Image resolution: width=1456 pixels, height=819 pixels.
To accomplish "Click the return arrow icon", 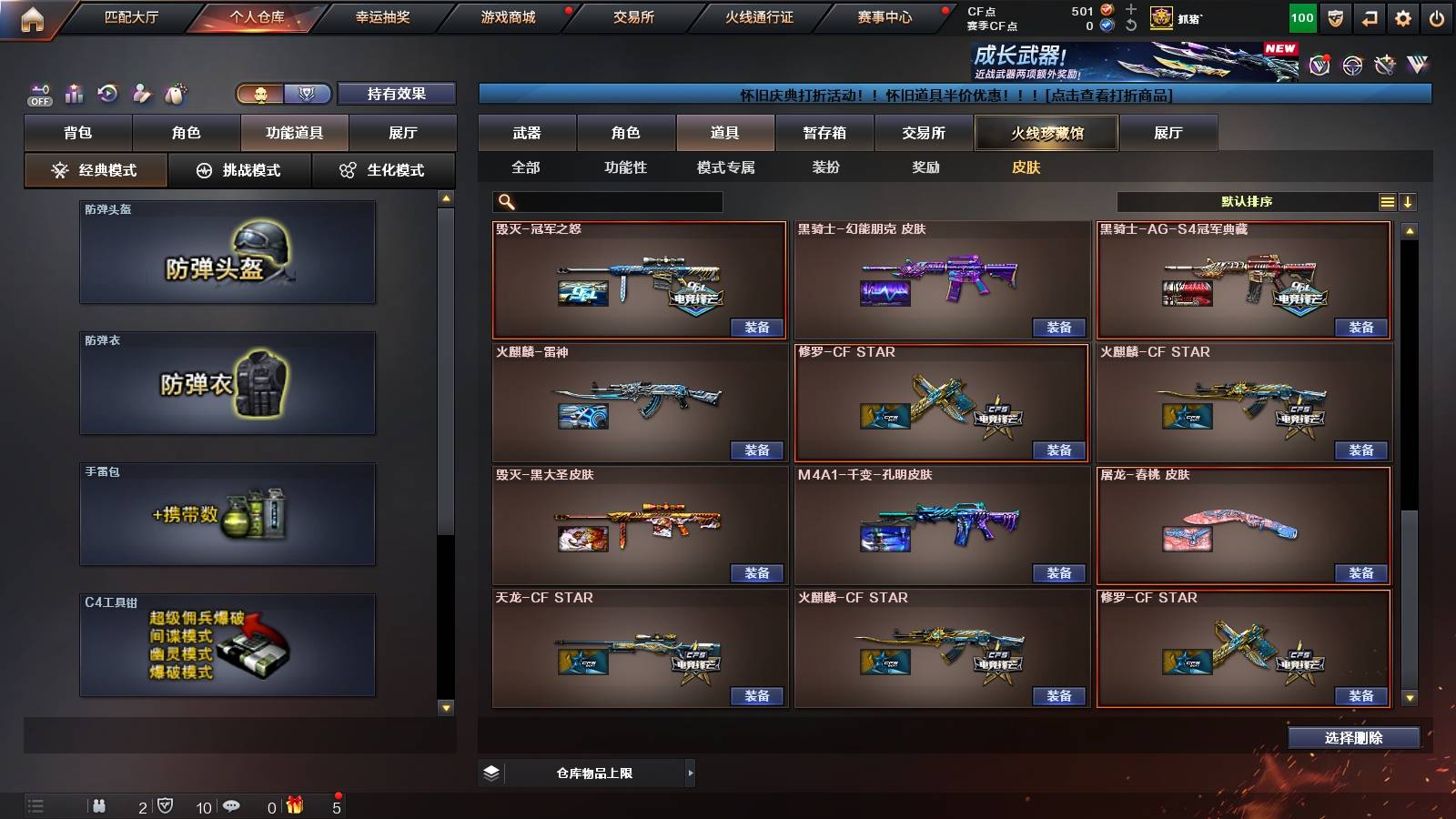I will tap(1370, 16).
